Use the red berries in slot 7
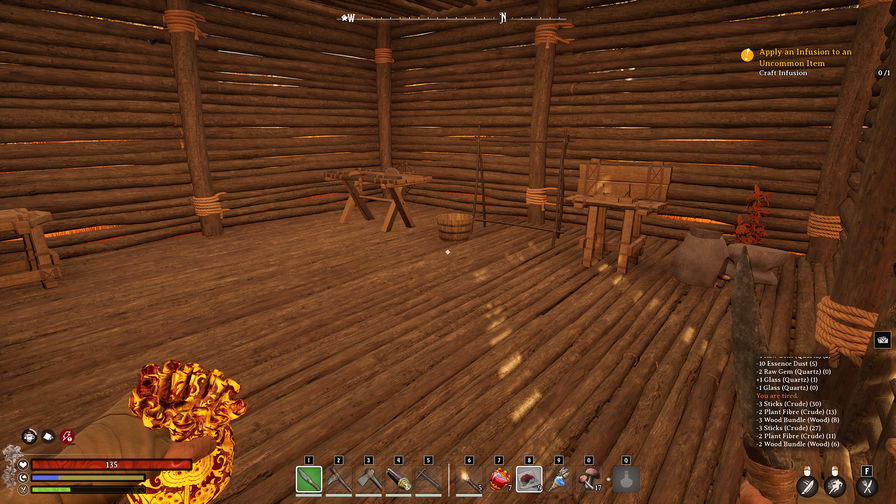 click(500, 480)
